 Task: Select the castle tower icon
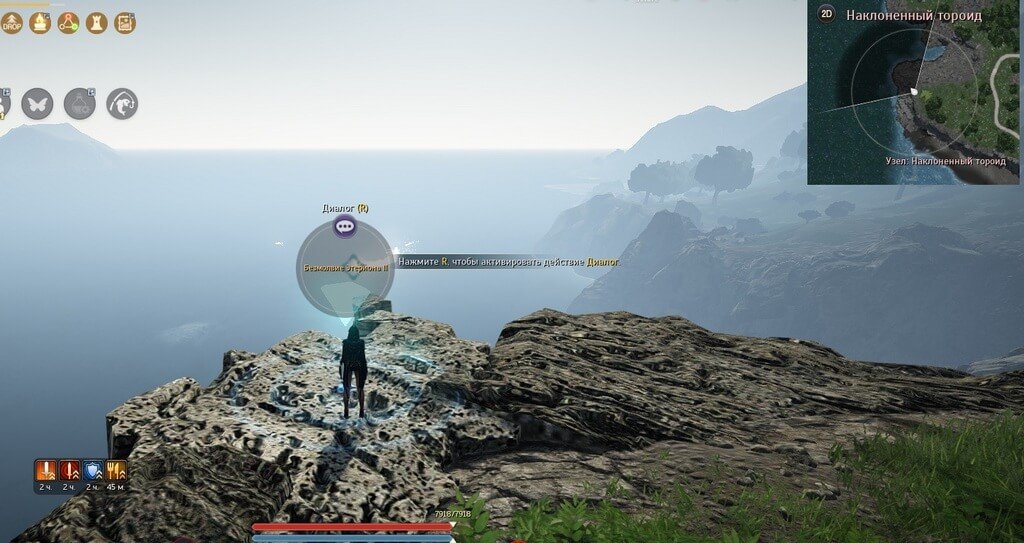click(97, 23)
